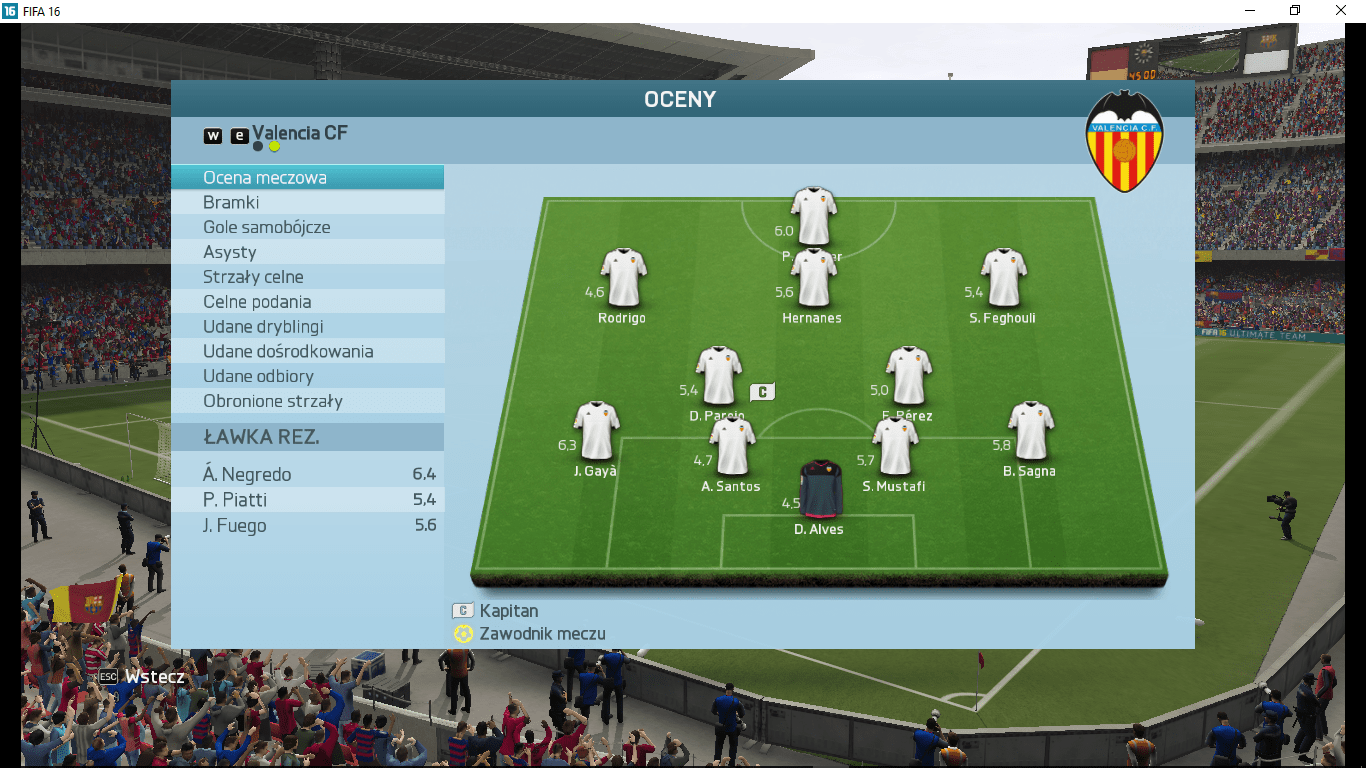This screenshot has height=768, width=1366.
Task: Show Udane odbiory statistics
Action: coord(307,376)
